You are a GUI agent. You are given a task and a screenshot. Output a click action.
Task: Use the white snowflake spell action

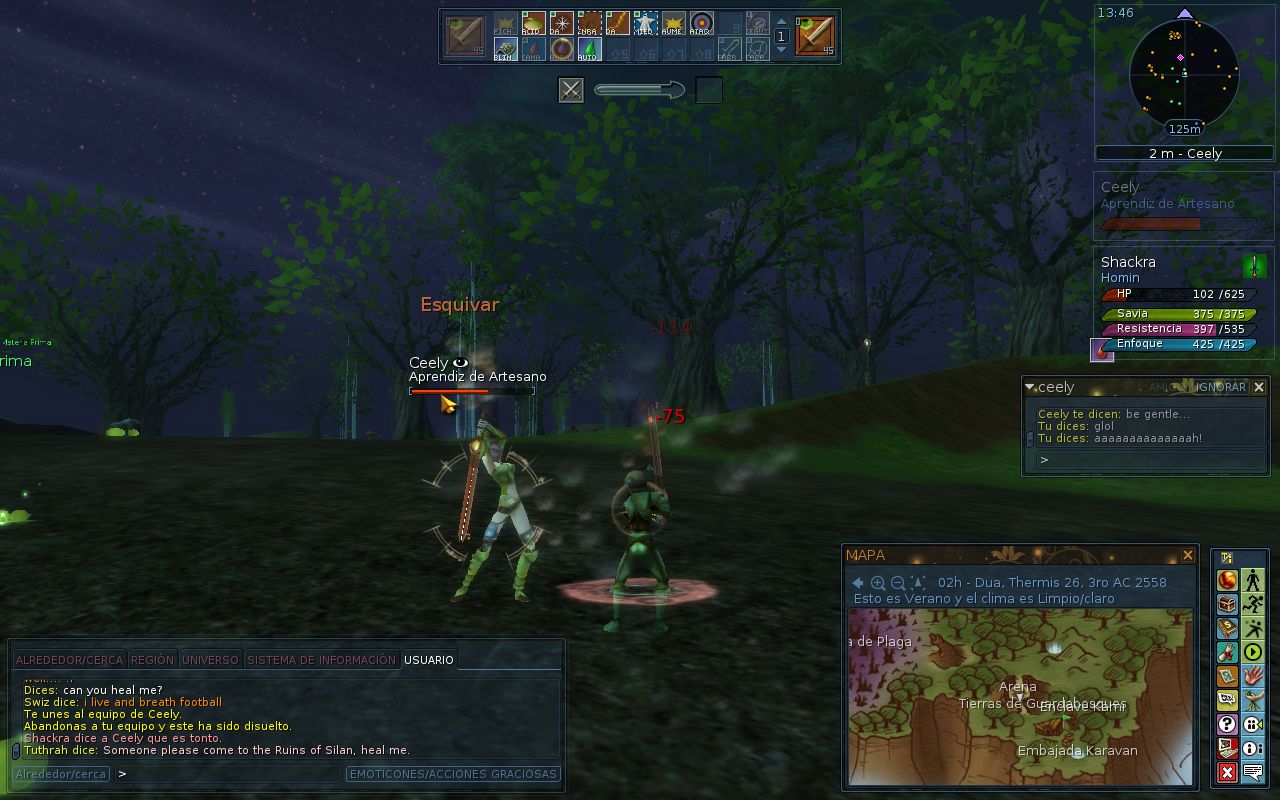pyautogui.click(x=561, y=23)
